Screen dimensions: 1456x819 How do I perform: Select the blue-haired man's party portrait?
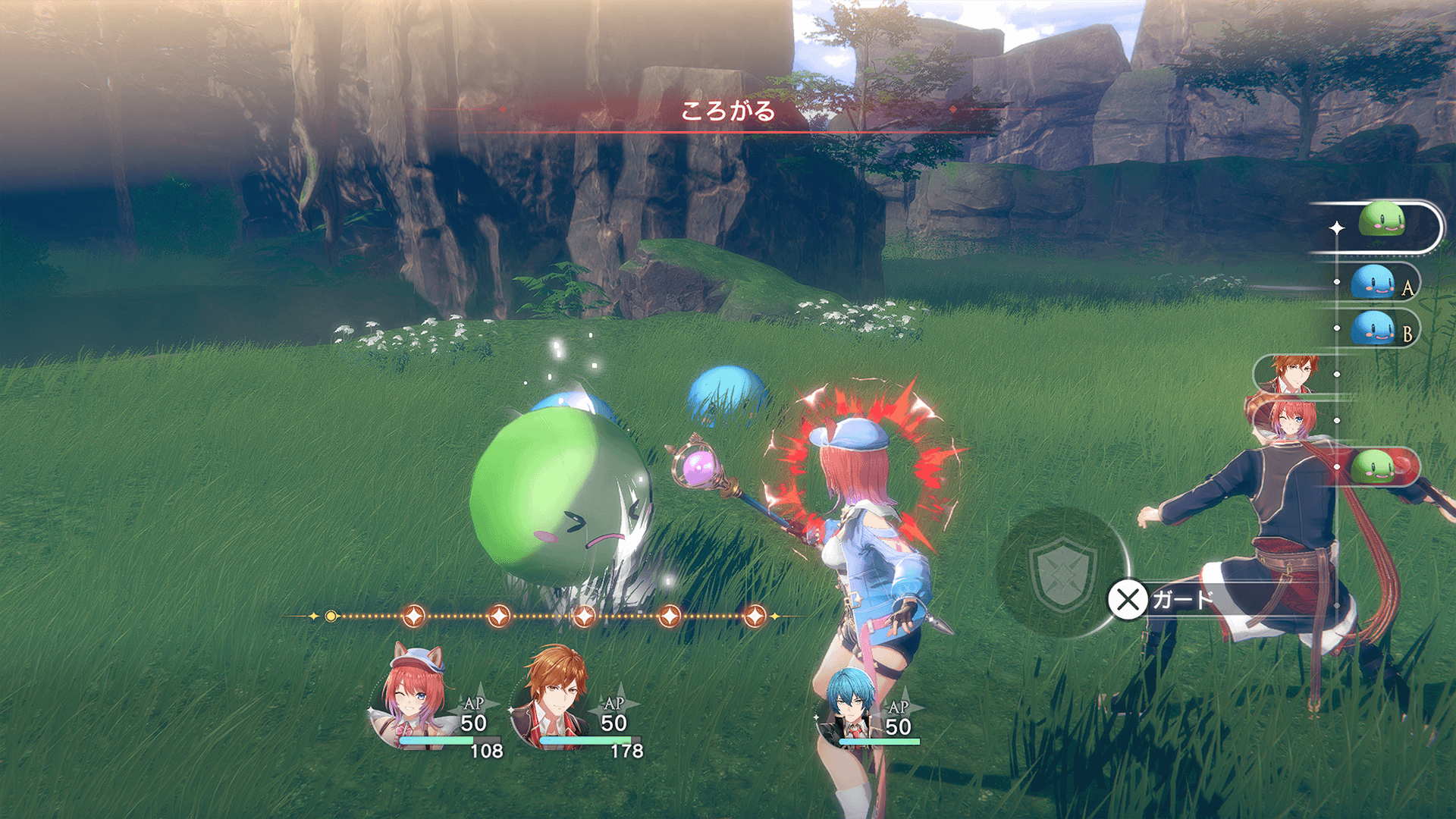(849, 704)
